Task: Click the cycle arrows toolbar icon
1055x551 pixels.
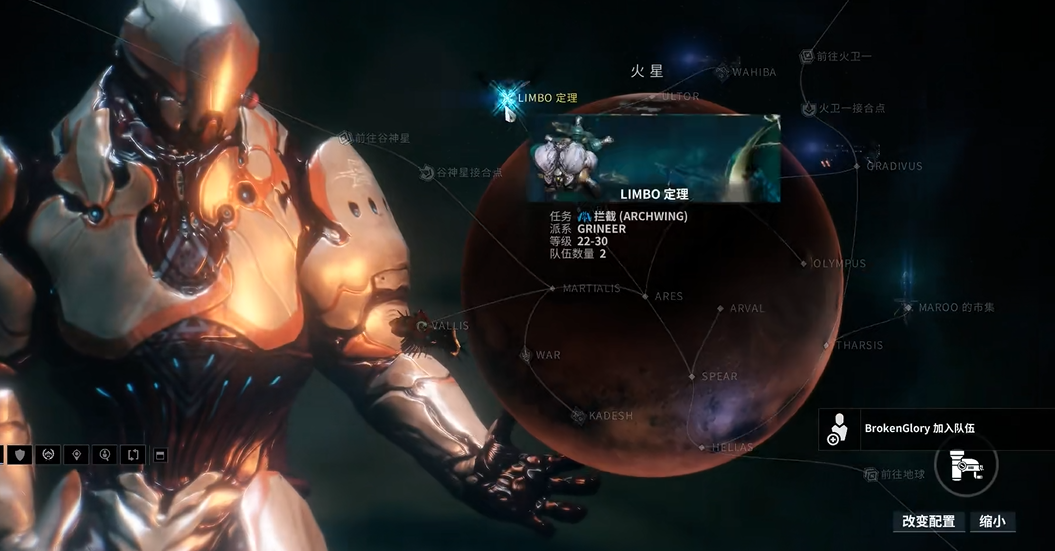Action: tap(133, 455)
